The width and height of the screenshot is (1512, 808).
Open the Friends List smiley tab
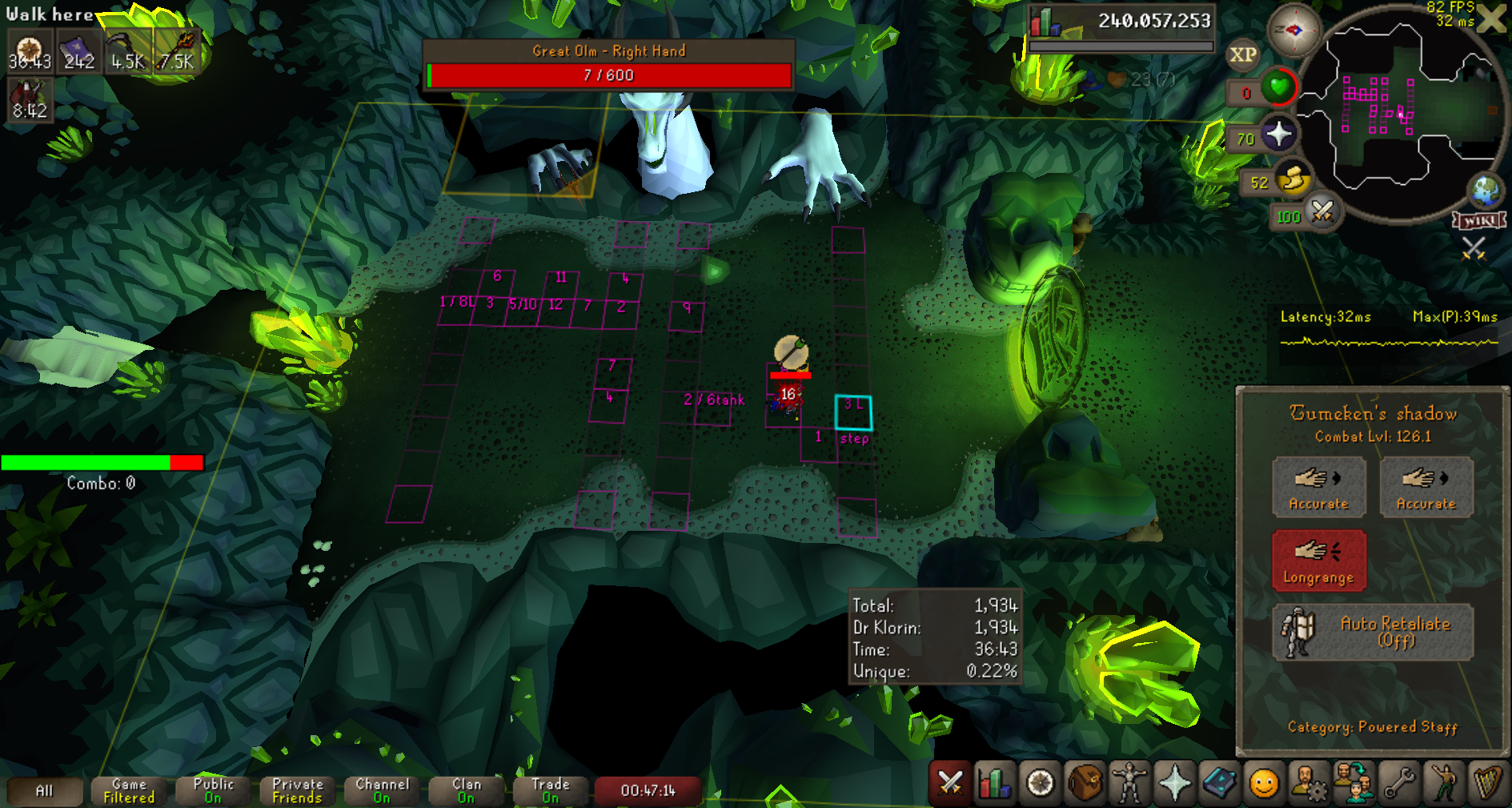click(1264, 782)
